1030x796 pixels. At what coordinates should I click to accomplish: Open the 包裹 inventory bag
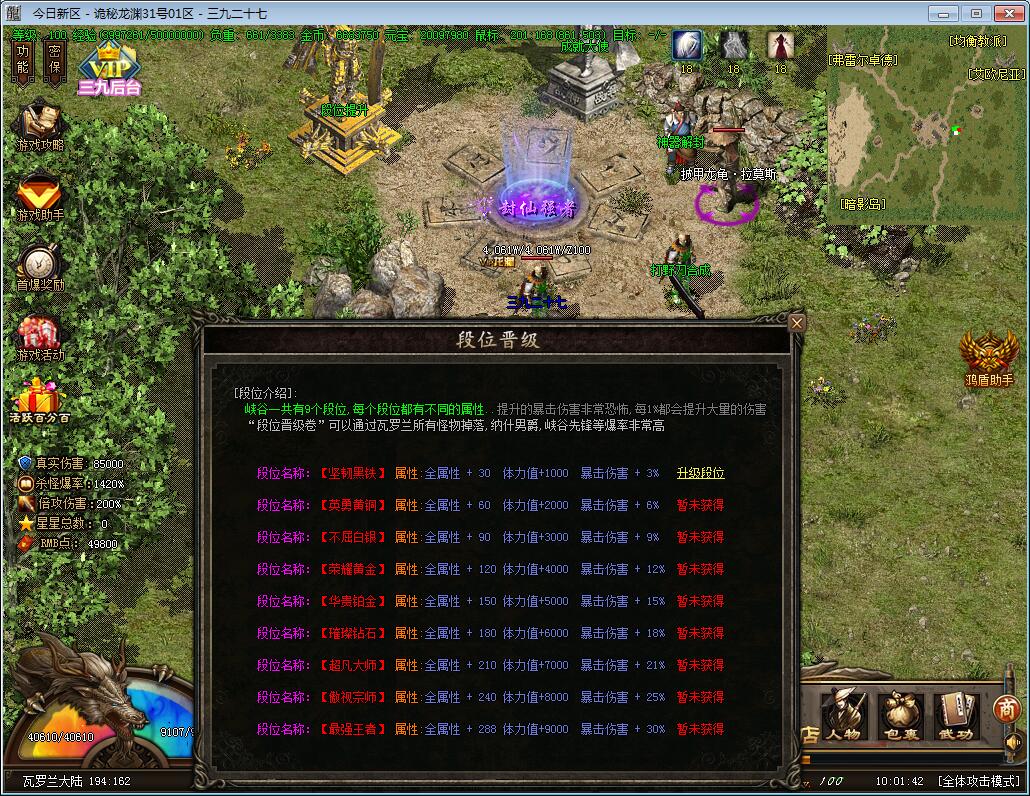[x=900, y=715]
